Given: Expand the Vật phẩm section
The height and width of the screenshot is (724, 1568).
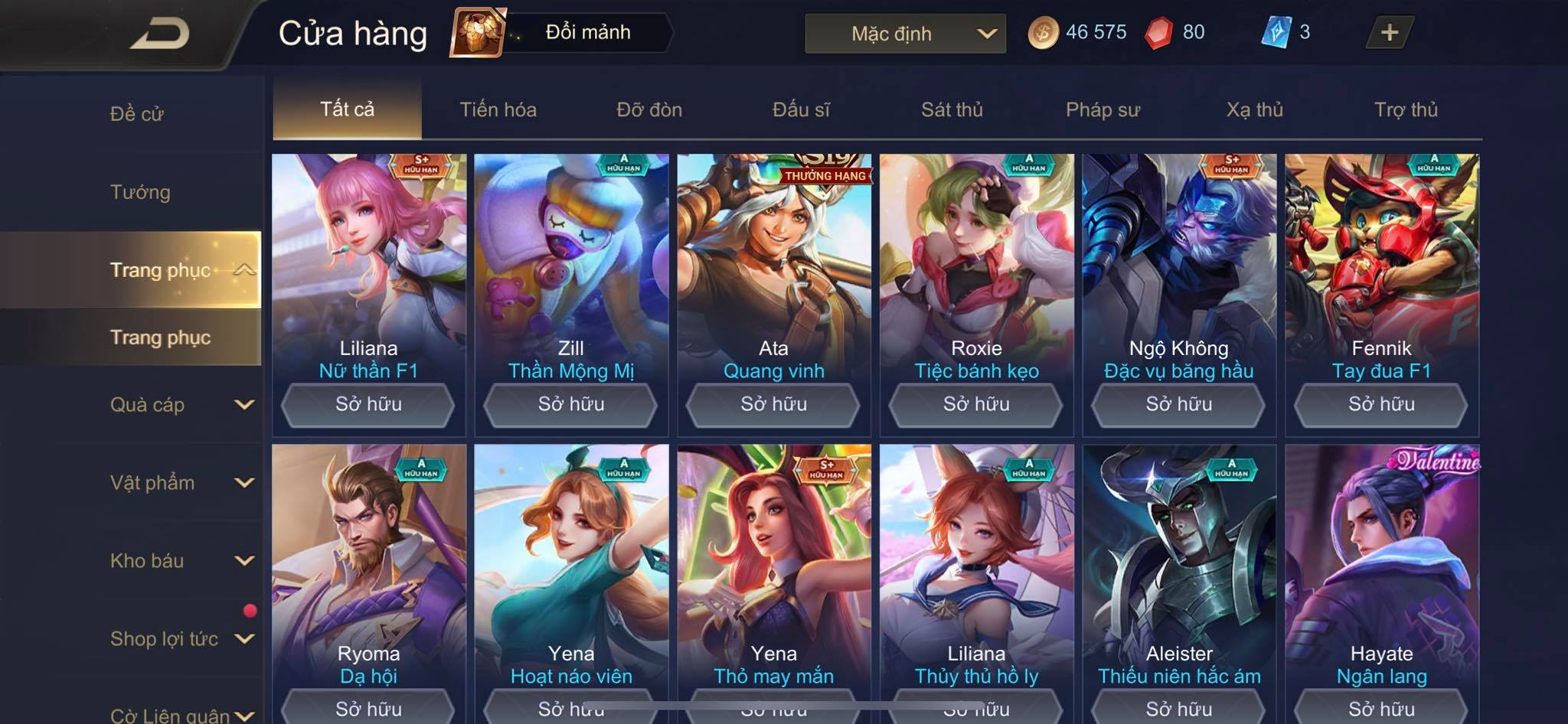Looking at the screenshot, I should pos(181,483).
